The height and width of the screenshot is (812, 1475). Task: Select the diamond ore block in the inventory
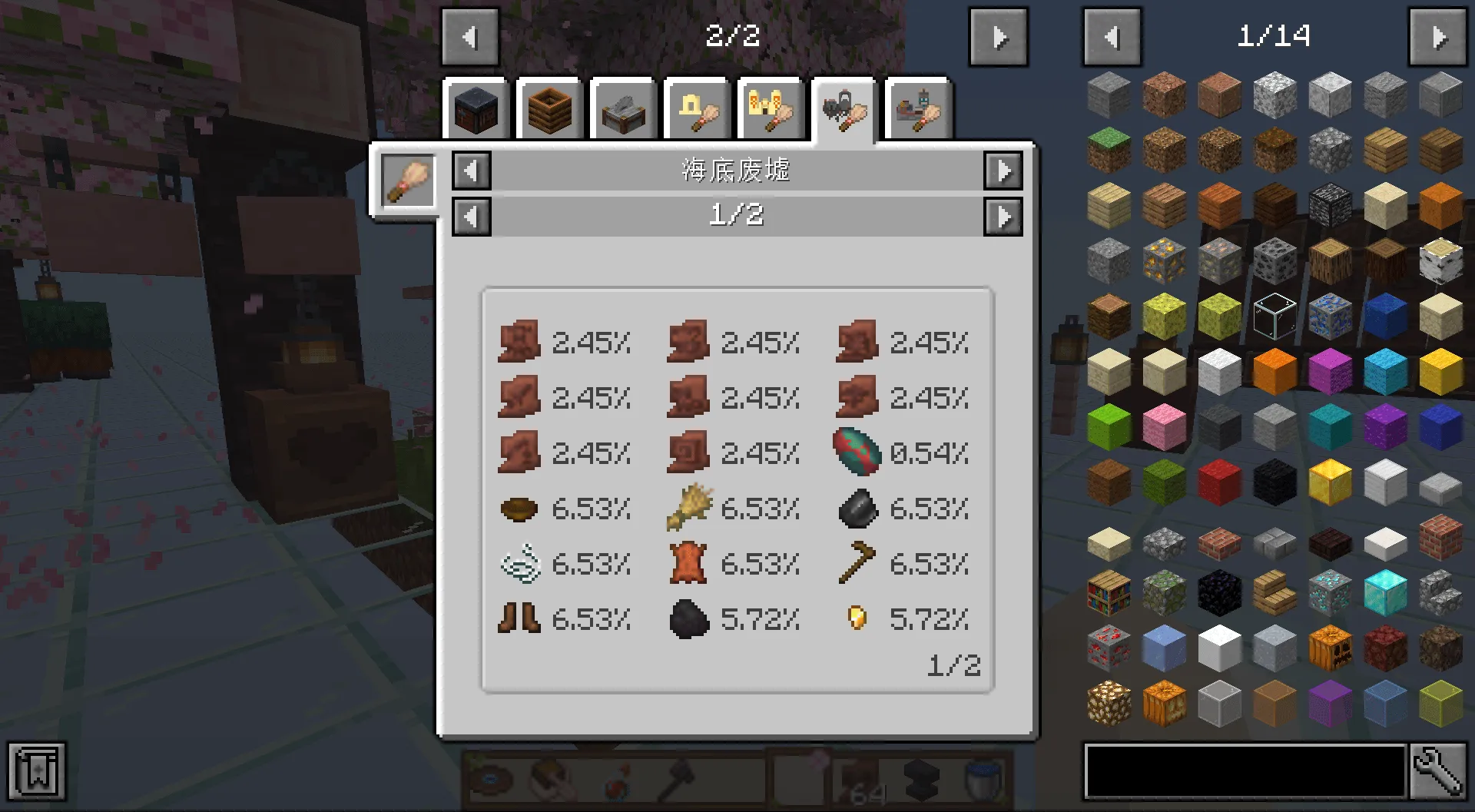coord(1329,594)
